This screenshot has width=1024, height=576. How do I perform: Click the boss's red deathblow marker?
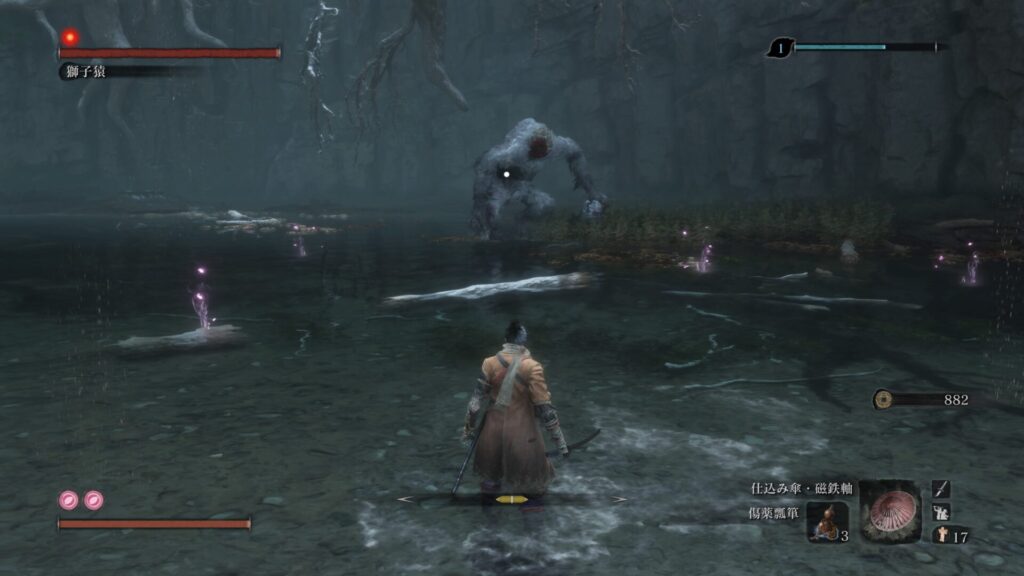(70, 37)
